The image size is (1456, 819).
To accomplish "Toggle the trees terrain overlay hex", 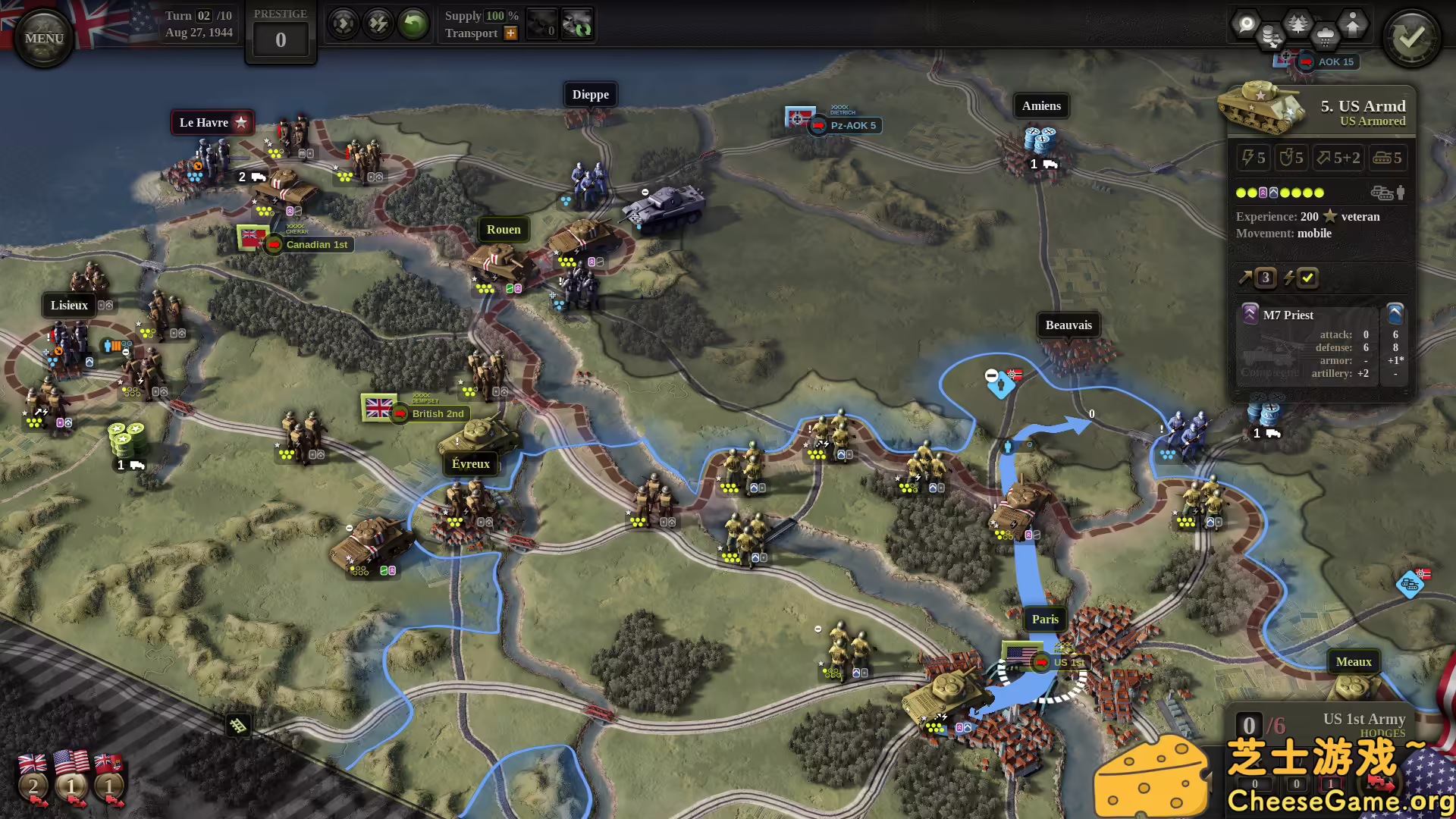I will (x=1297, y=24).
